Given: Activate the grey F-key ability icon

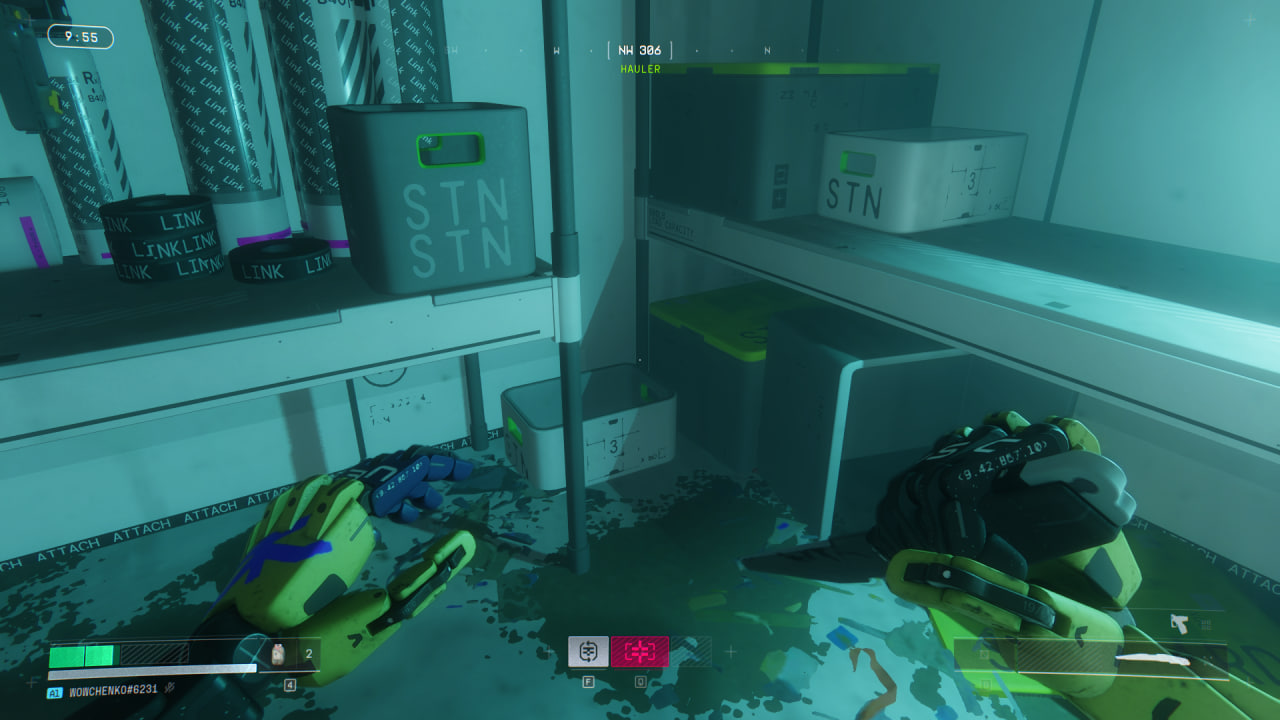Looking at the screenshot, I should [588, 651].
